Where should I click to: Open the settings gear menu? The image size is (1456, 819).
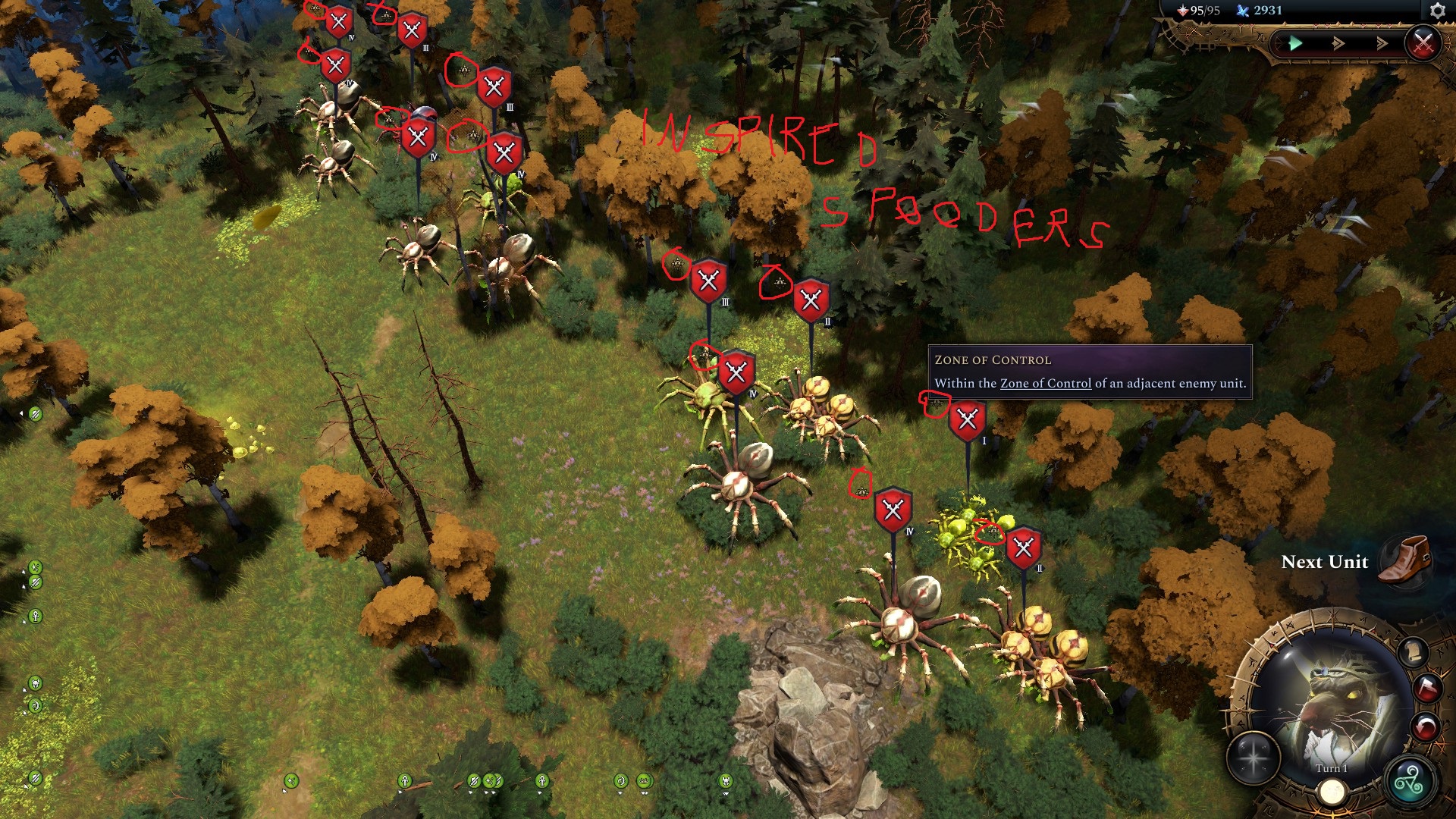[1437, 12]
